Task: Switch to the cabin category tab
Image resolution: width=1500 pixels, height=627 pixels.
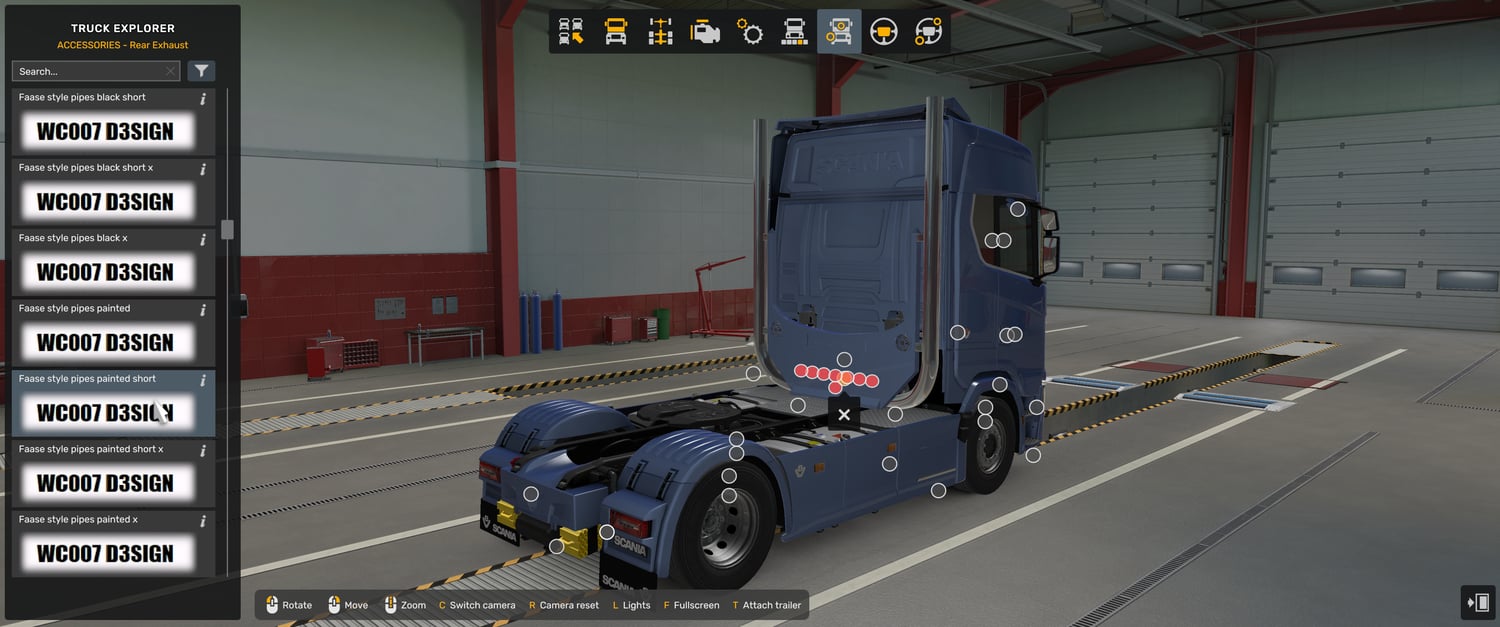Action: 616,32
